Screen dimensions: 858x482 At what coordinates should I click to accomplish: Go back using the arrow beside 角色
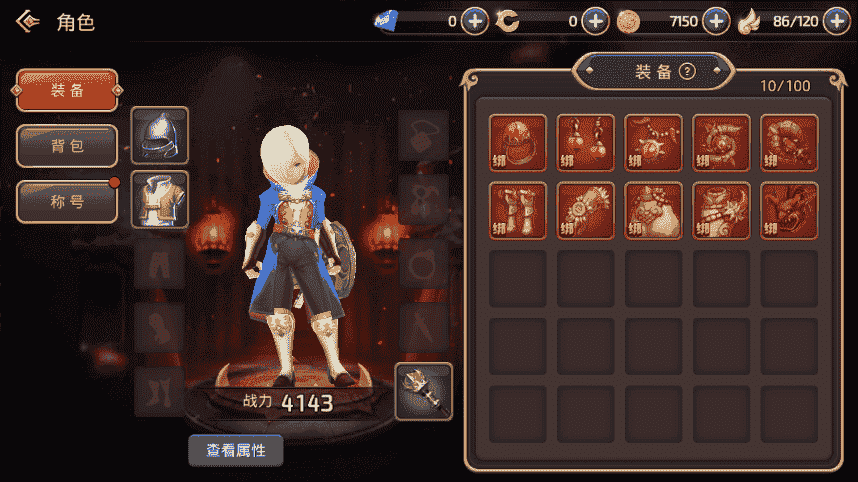click(x=27, y=21)
